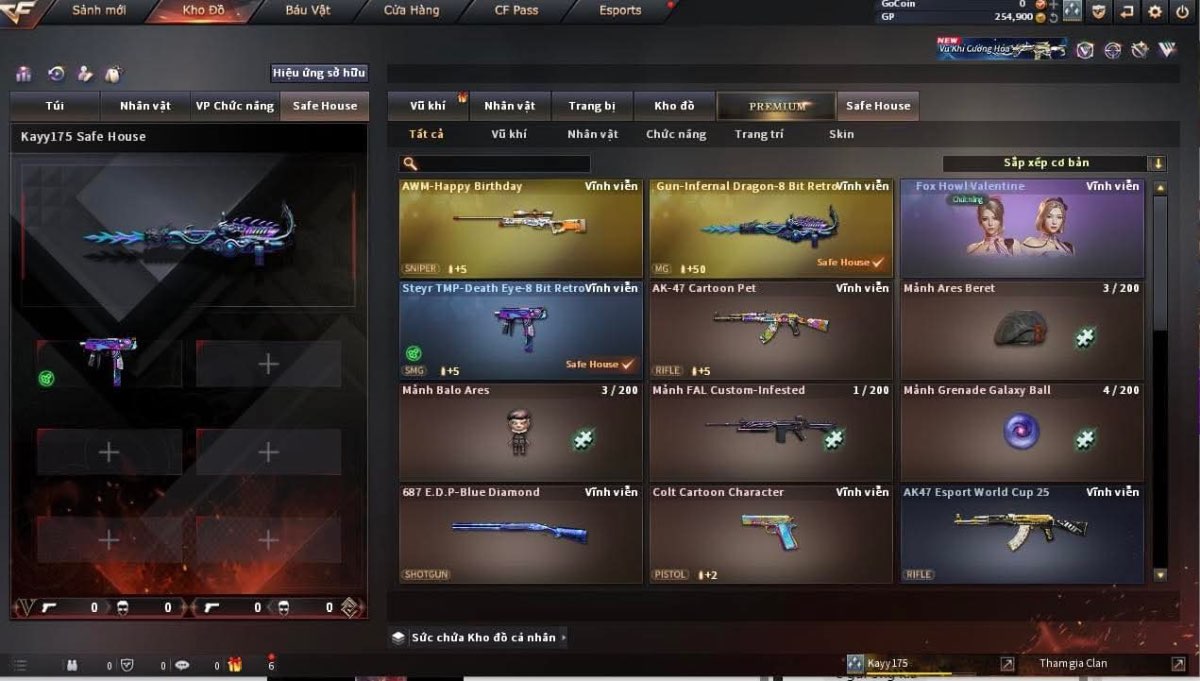Open the Trang bị tab
Image resolution: width=1200 pixels, height=681 pixels.
(x=592, y=106)
